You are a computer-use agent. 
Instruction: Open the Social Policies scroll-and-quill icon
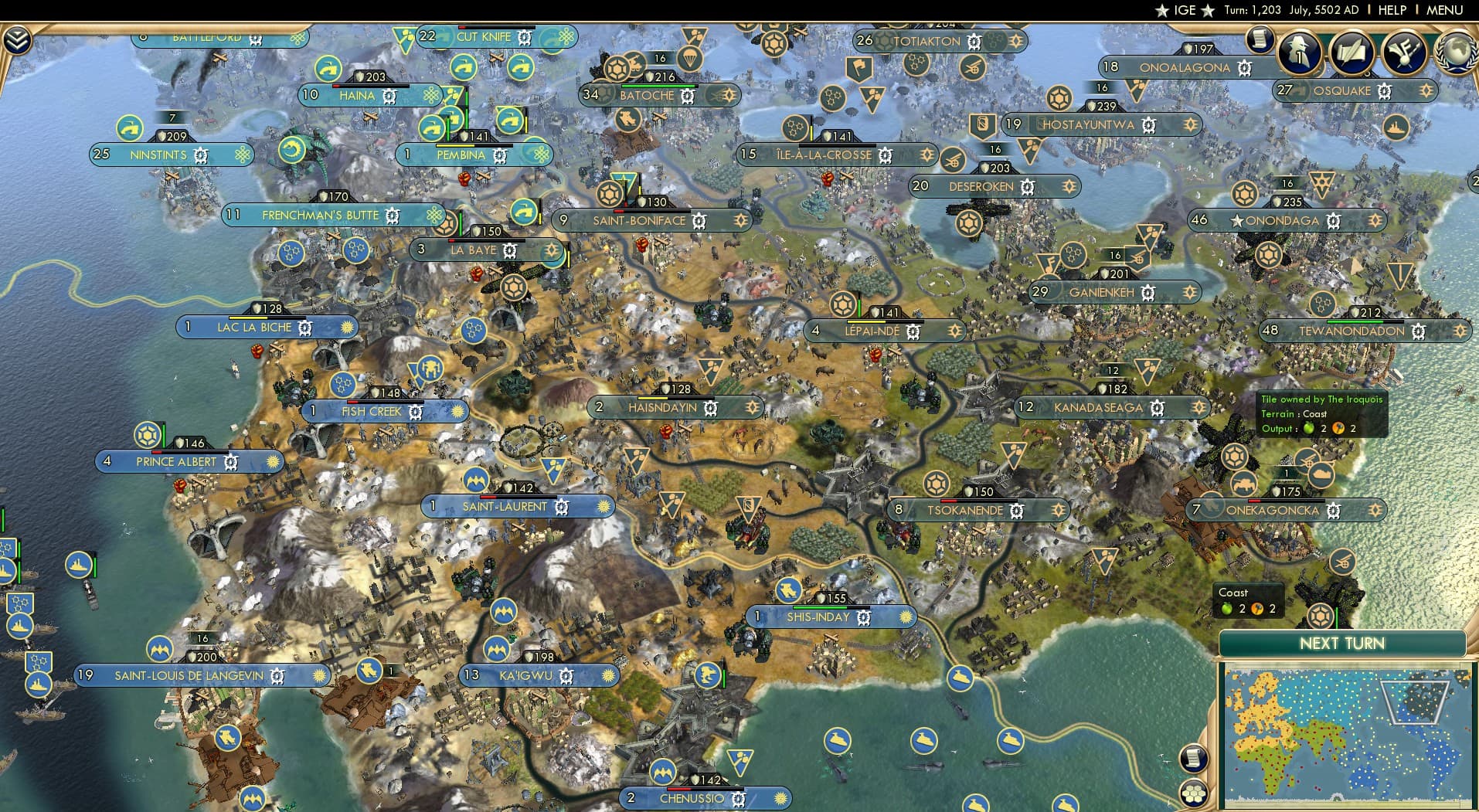(1351, 54)
